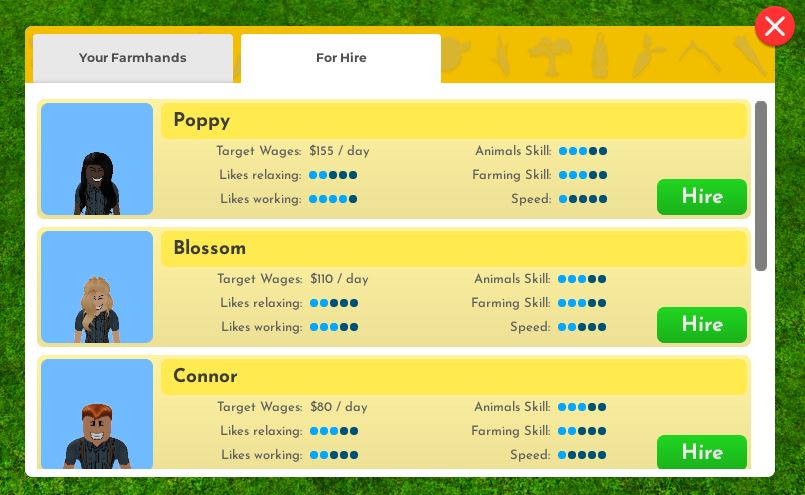The image size is (805, 495).
Task: Hire Blossom for $110 per day
Action: pyautogui.click(x=701, y=325)
